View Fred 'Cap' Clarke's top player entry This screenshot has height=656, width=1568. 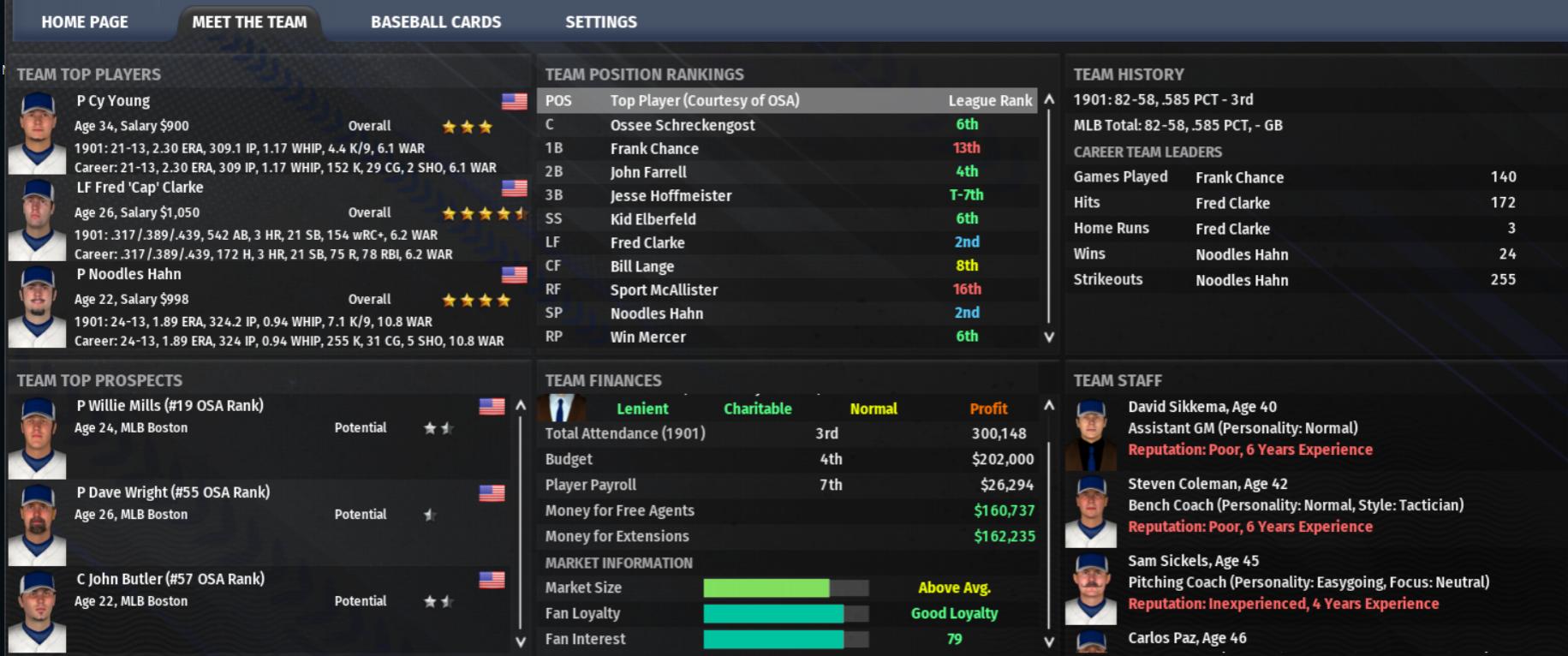click(x=140, y=188)
